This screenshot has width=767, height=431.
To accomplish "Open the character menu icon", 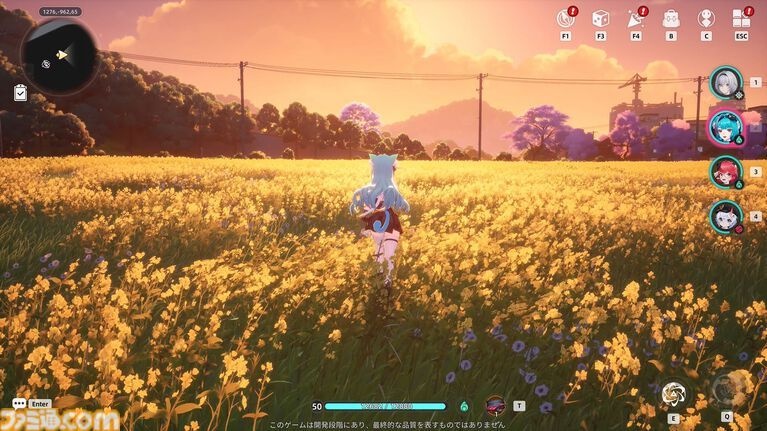I will [x=706, y=19].
